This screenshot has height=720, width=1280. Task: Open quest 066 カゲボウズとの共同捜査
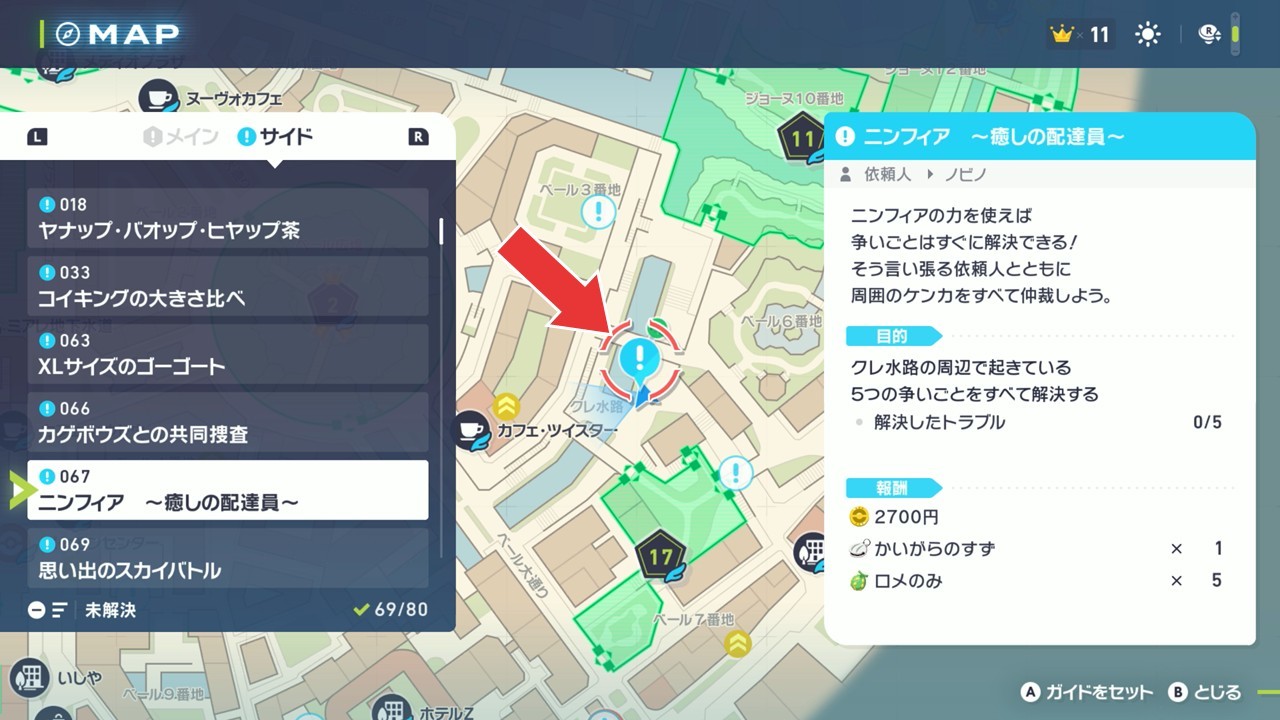click(228, 422)
